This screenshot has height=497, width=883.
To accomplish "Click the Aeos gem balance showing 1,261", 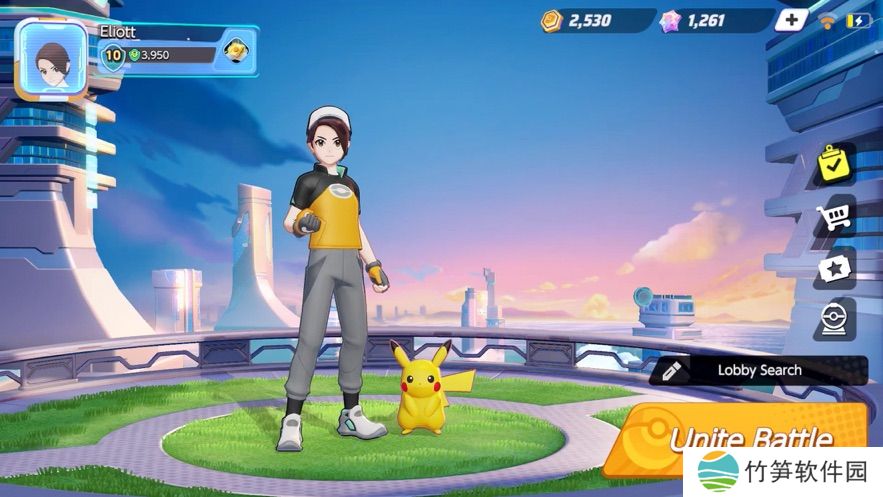I will pyautogui.click(x=707, y=20).
